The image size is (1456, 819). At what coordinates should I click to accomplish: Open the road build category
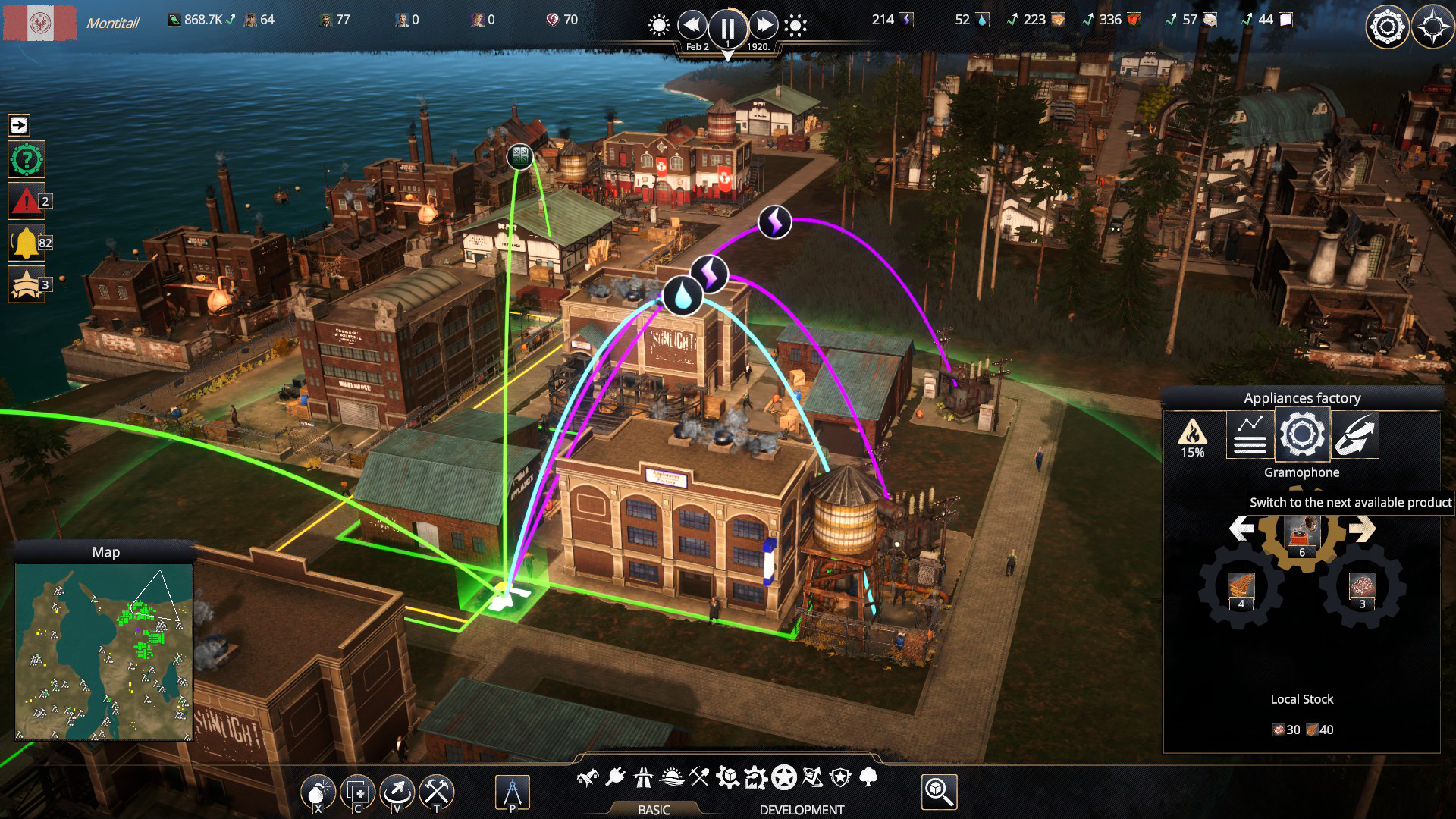click(643, 777)
